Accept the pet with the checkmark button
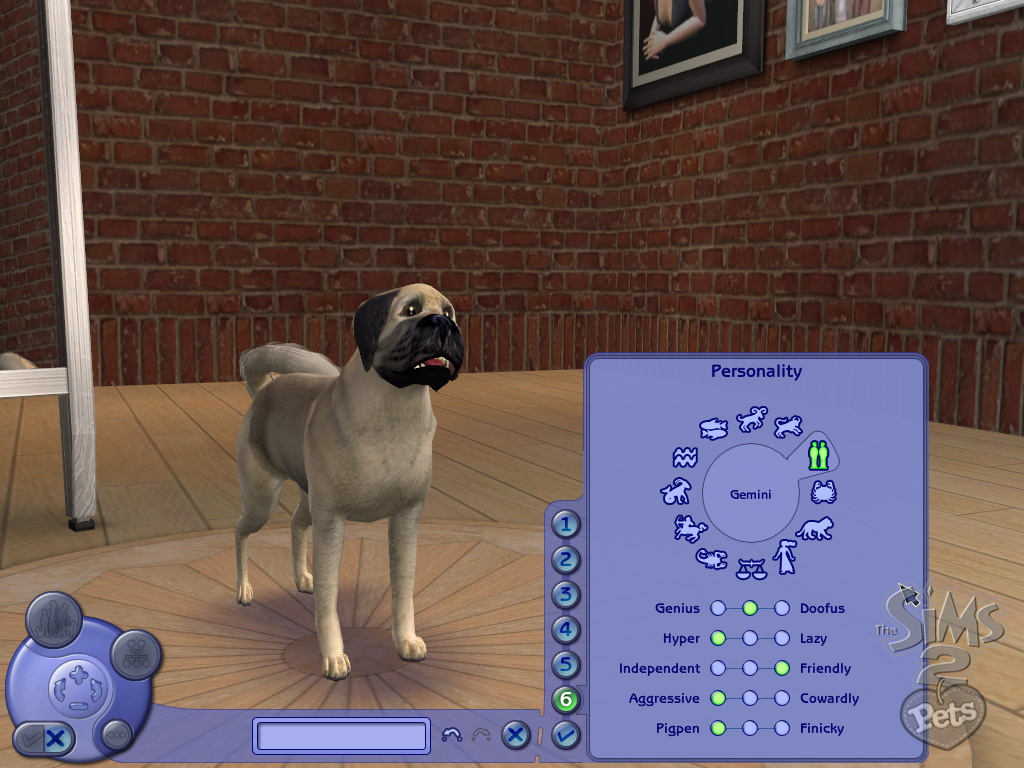The width and height of the screenshot is (1024, 768). [x=565, y=736]
